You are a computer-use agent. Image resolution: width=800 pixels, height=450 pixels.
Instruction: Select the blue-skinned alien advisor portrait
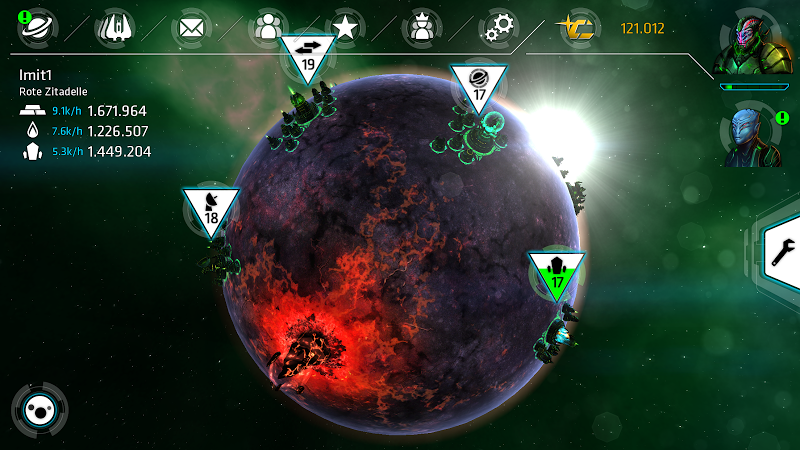click(x=751, y=134)
